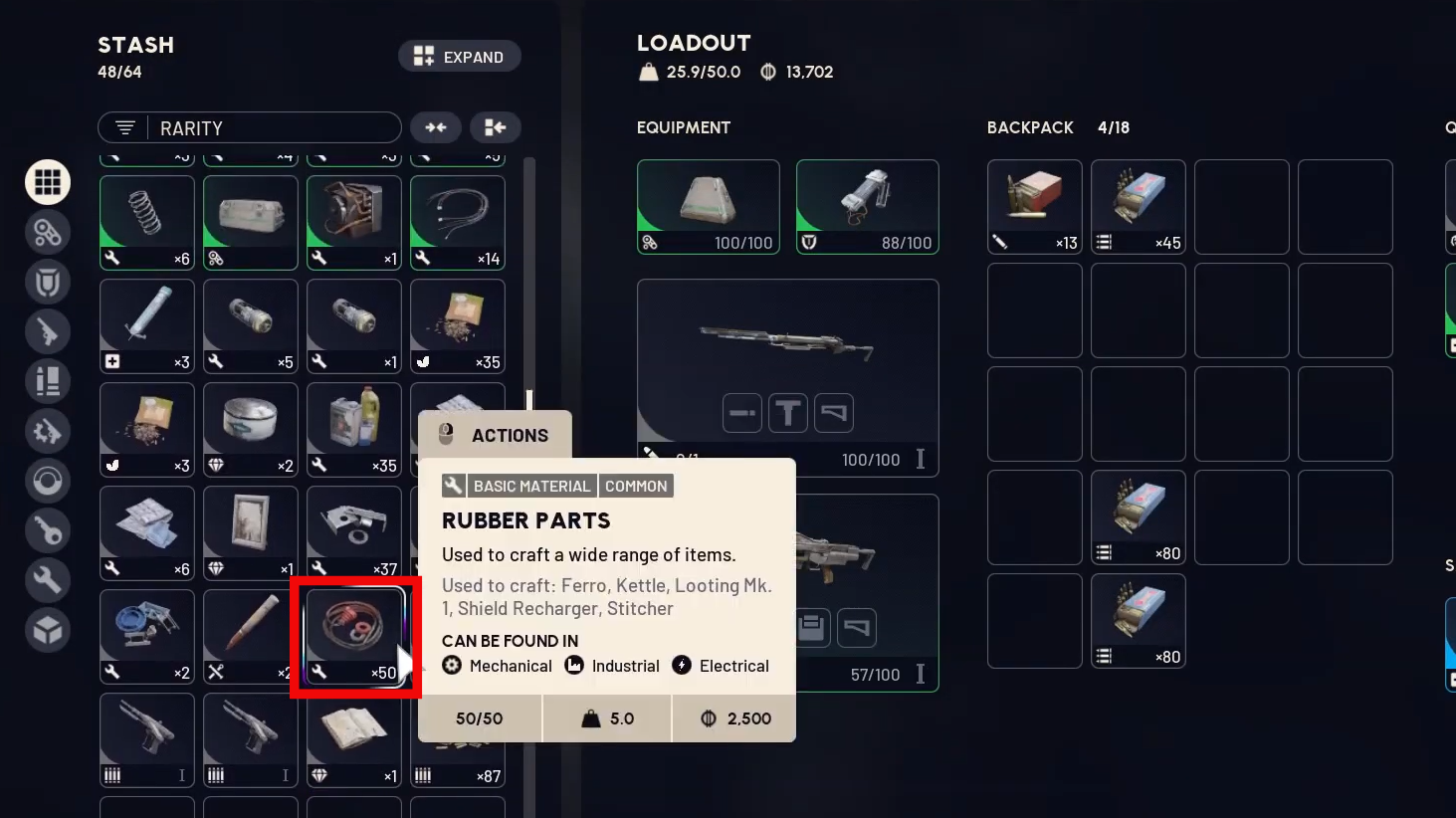Pick the backpack ammo box of 45
This screenshot has height=818, width=1456.
tap(1138, 206)
